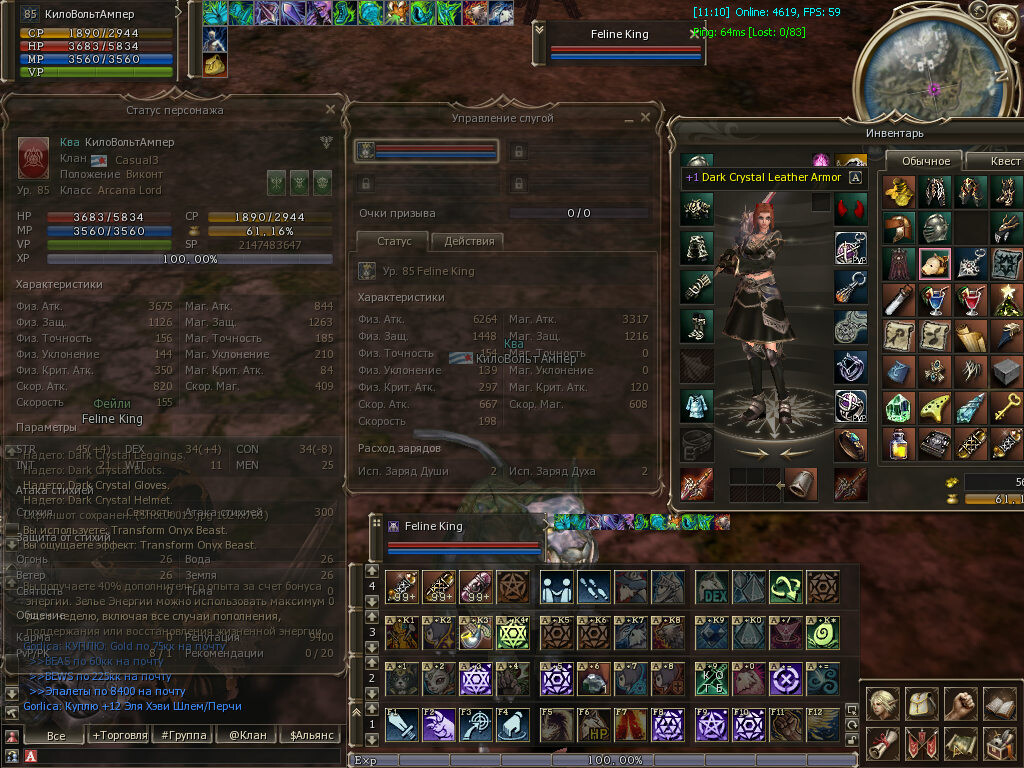Select the golden key inventory item
Viewport: 1024px width, 768px height.
point(1007,405)
